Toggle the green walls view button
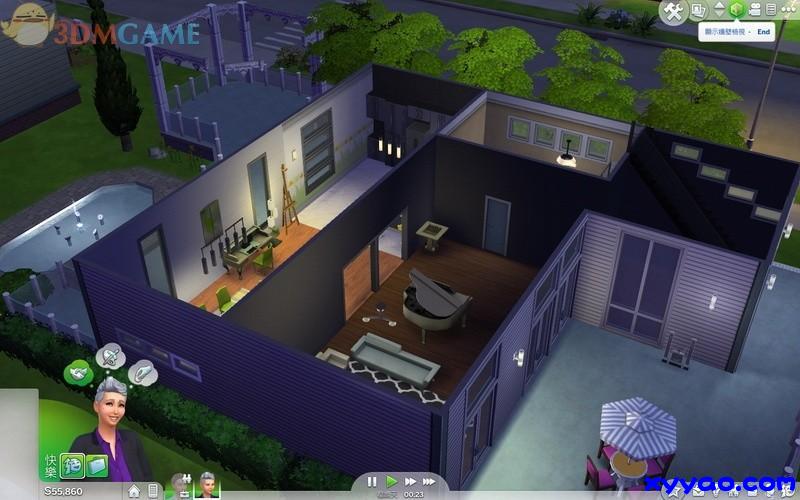This screenshot has height=500, width=800. (737, 11)
